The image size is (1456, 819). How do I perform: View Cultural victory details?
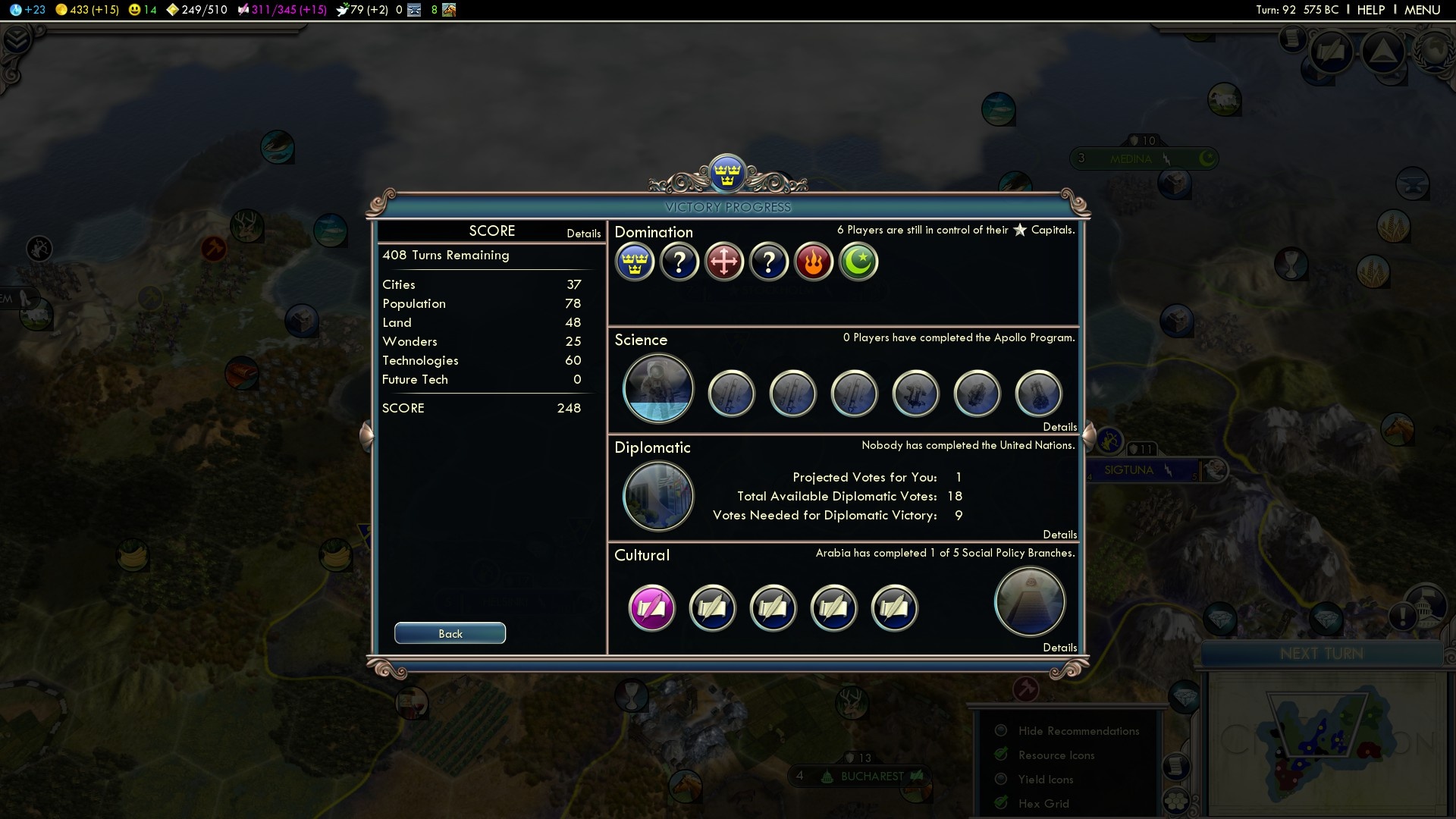tap(1059, 648)
